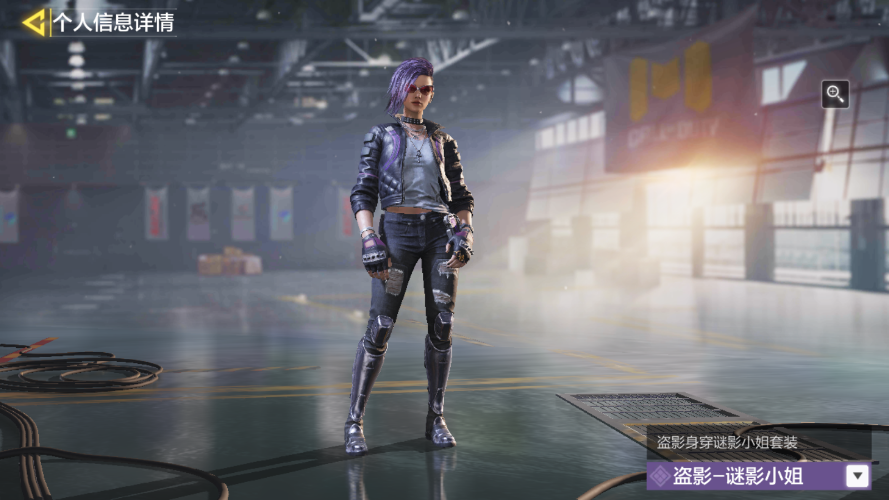
Task: Click the magnifying glass zoom icon
Action: (x=835, y=94)
